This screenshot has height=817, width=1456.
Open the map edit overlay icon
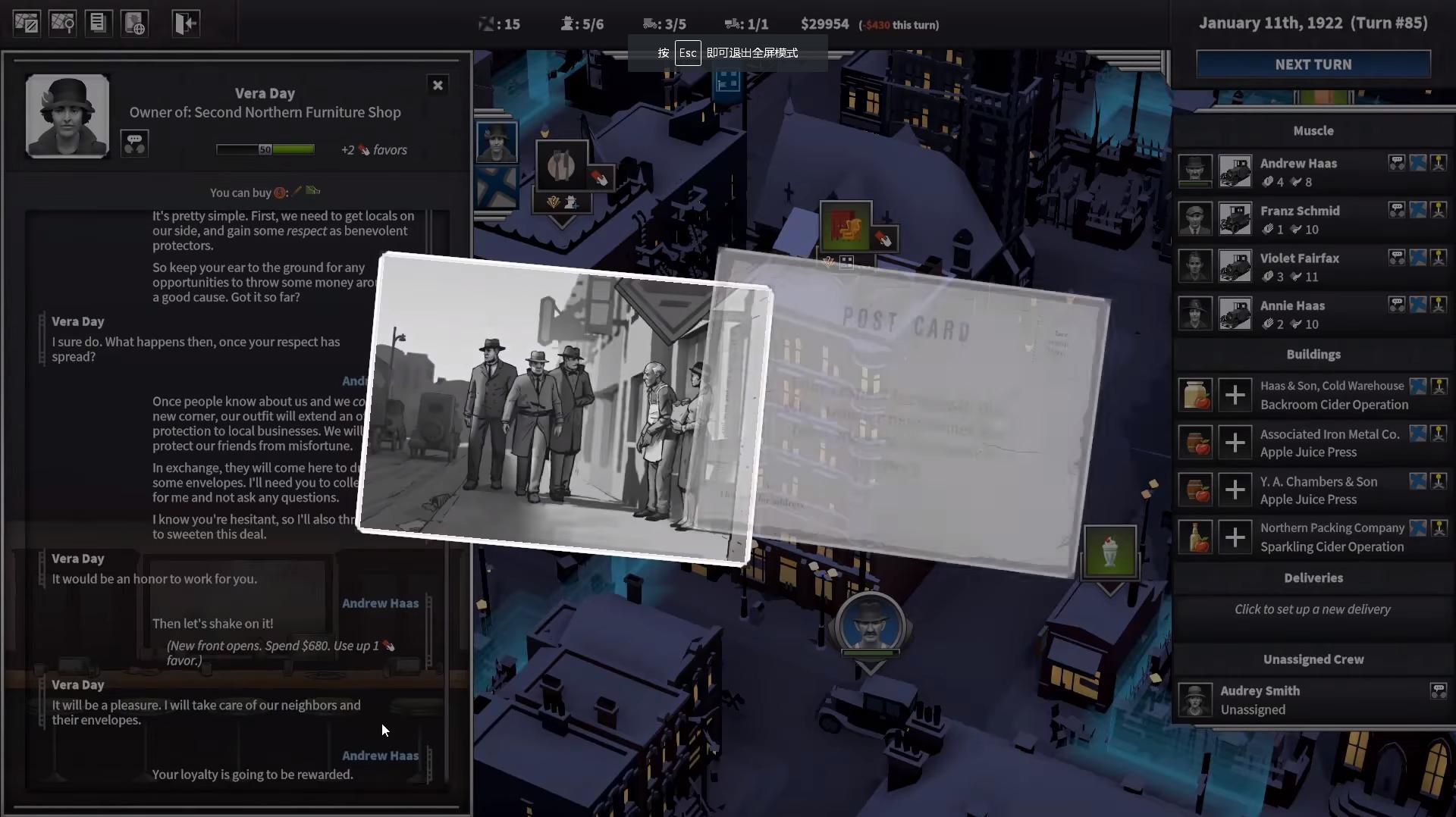click(27, 23)
